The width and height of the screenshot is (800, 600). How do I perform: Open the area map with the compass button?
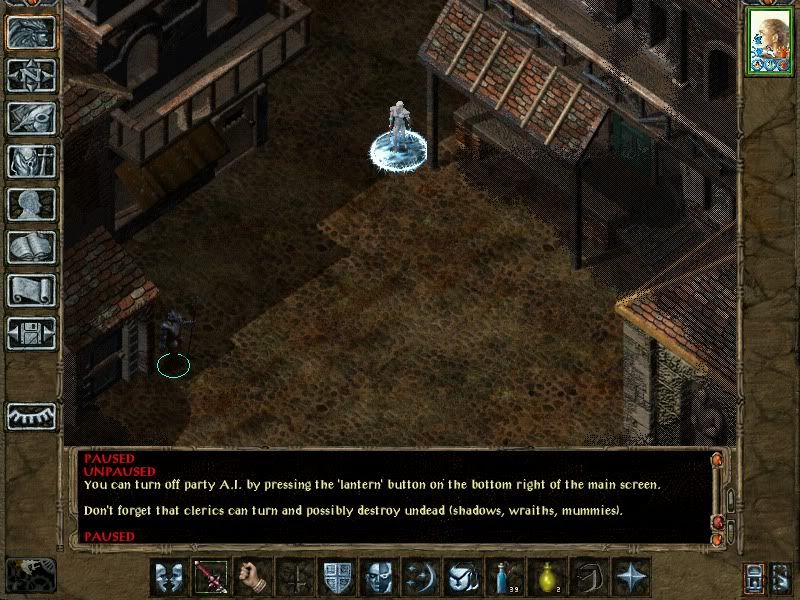(31, 75)
